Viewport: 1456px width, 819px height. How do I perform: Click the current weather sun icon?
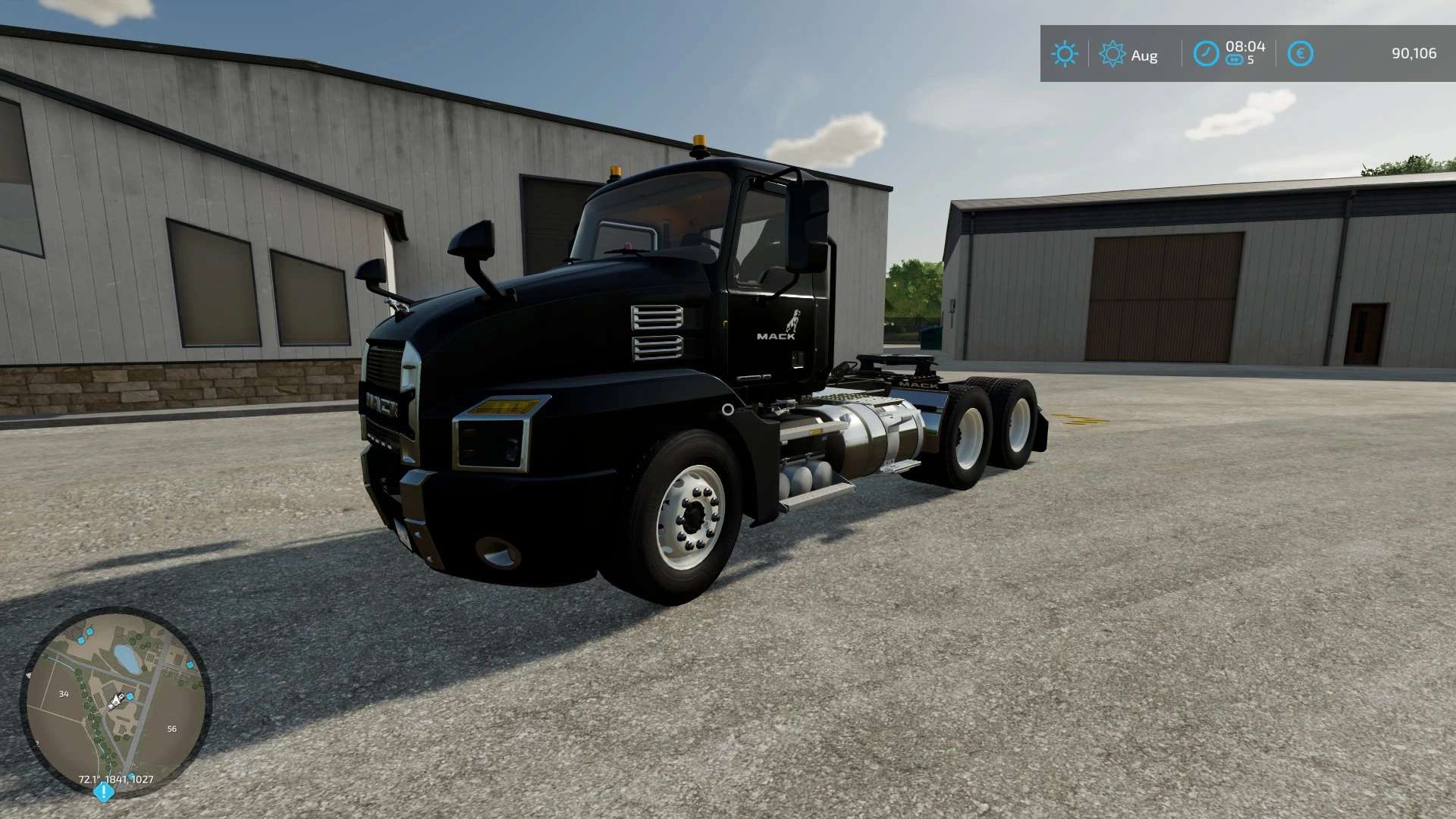(1065, 54)
